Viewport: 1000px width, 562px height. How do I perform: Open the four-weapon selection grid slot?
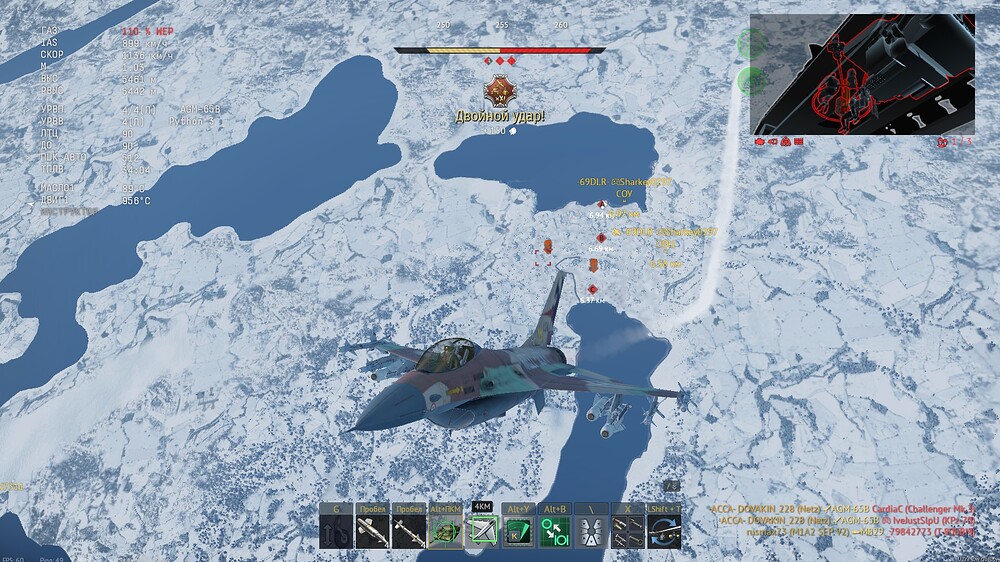tap(628, 531)
